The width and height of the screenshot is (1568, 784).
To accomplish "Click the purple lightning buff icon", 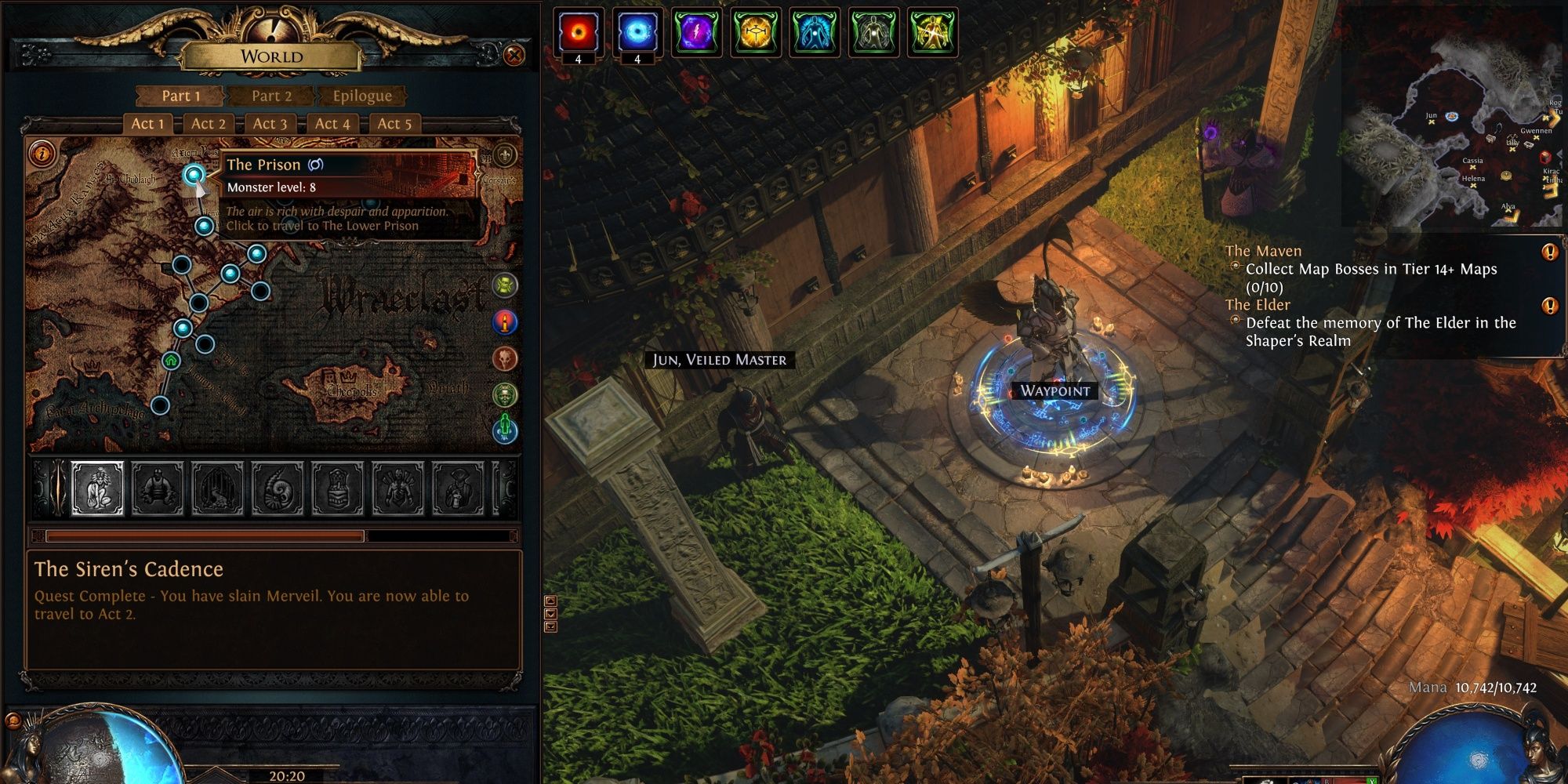I will (x=696, y=33).
